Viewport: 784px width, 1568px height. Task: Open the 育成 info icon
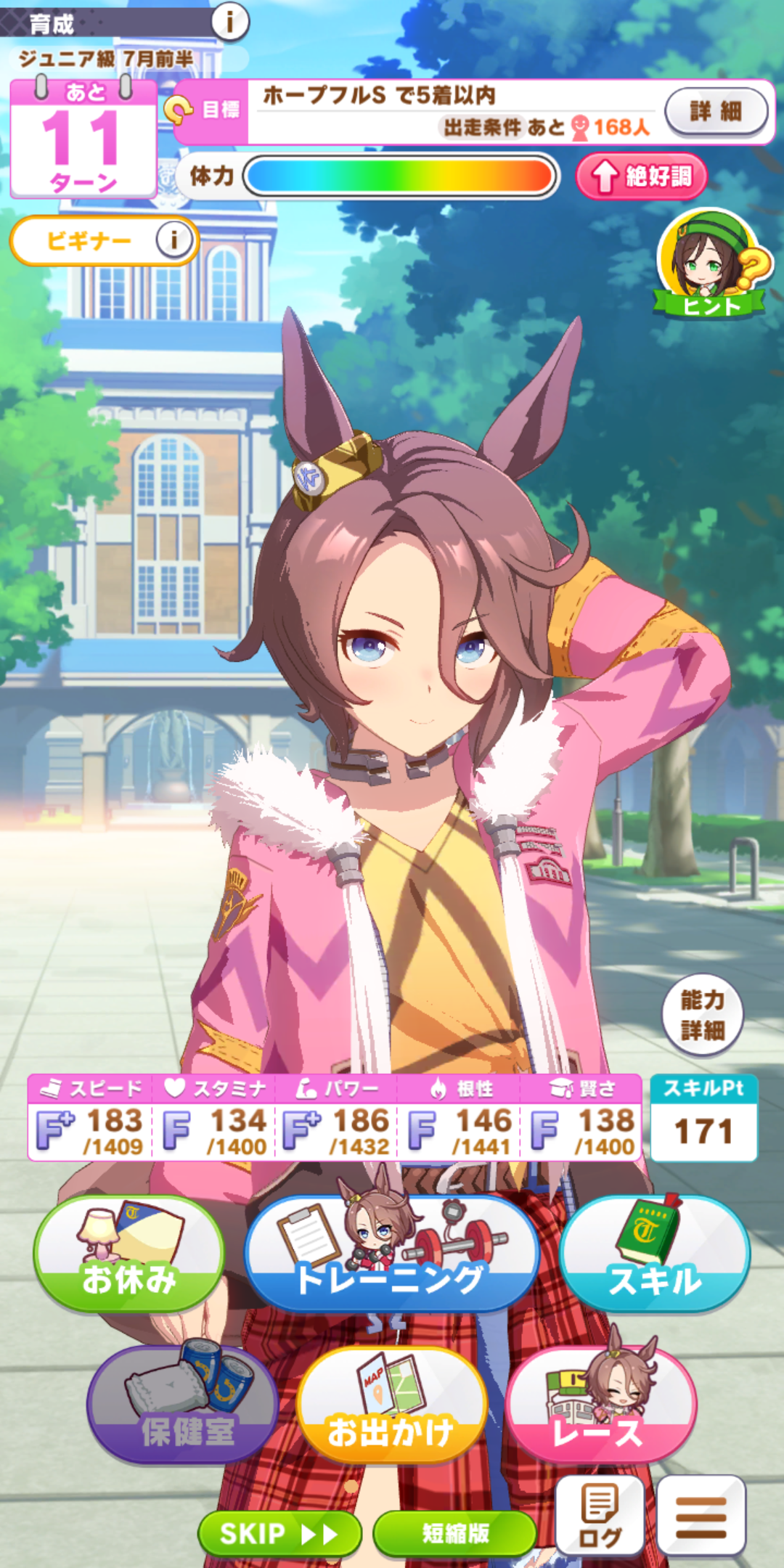point(230,22)
